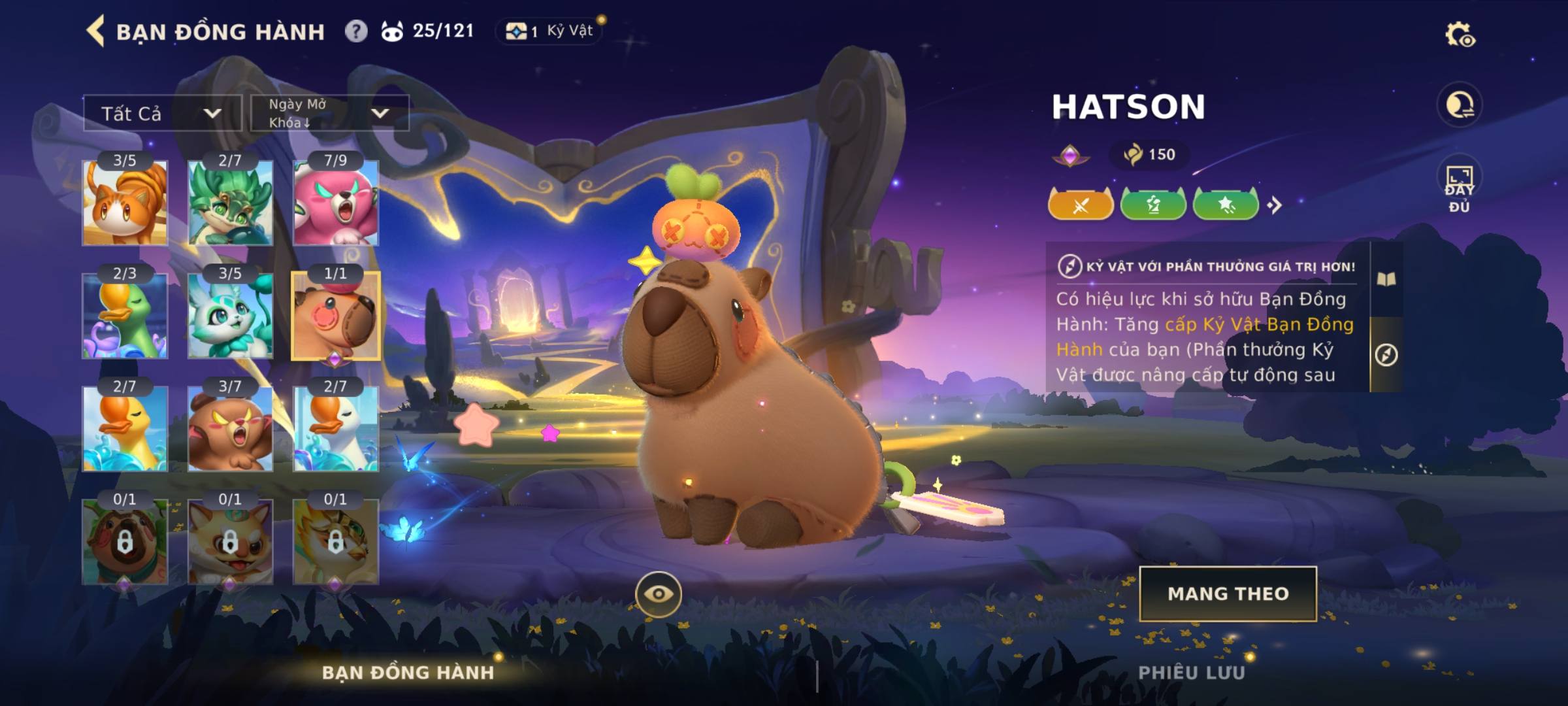The width and height of the screenshot is (1568, 706).
Task: Switch to the Bạn Đồng Hành tab
Action: pos(408,672)
